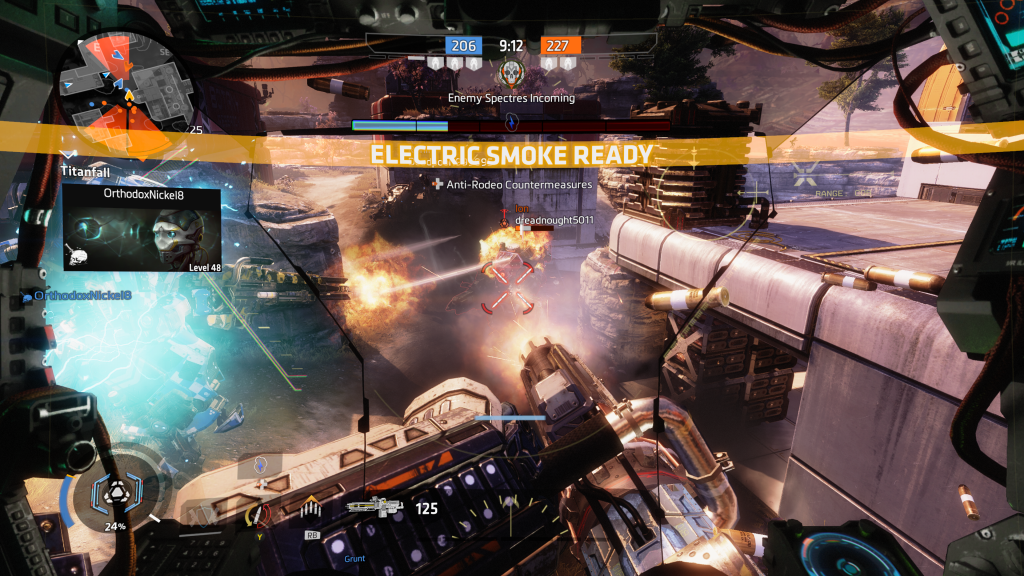Open OrthodoxNickel8's pilot portrait card
The width and height of the screenshot is (1024, 576).
(x=142, y=228)
